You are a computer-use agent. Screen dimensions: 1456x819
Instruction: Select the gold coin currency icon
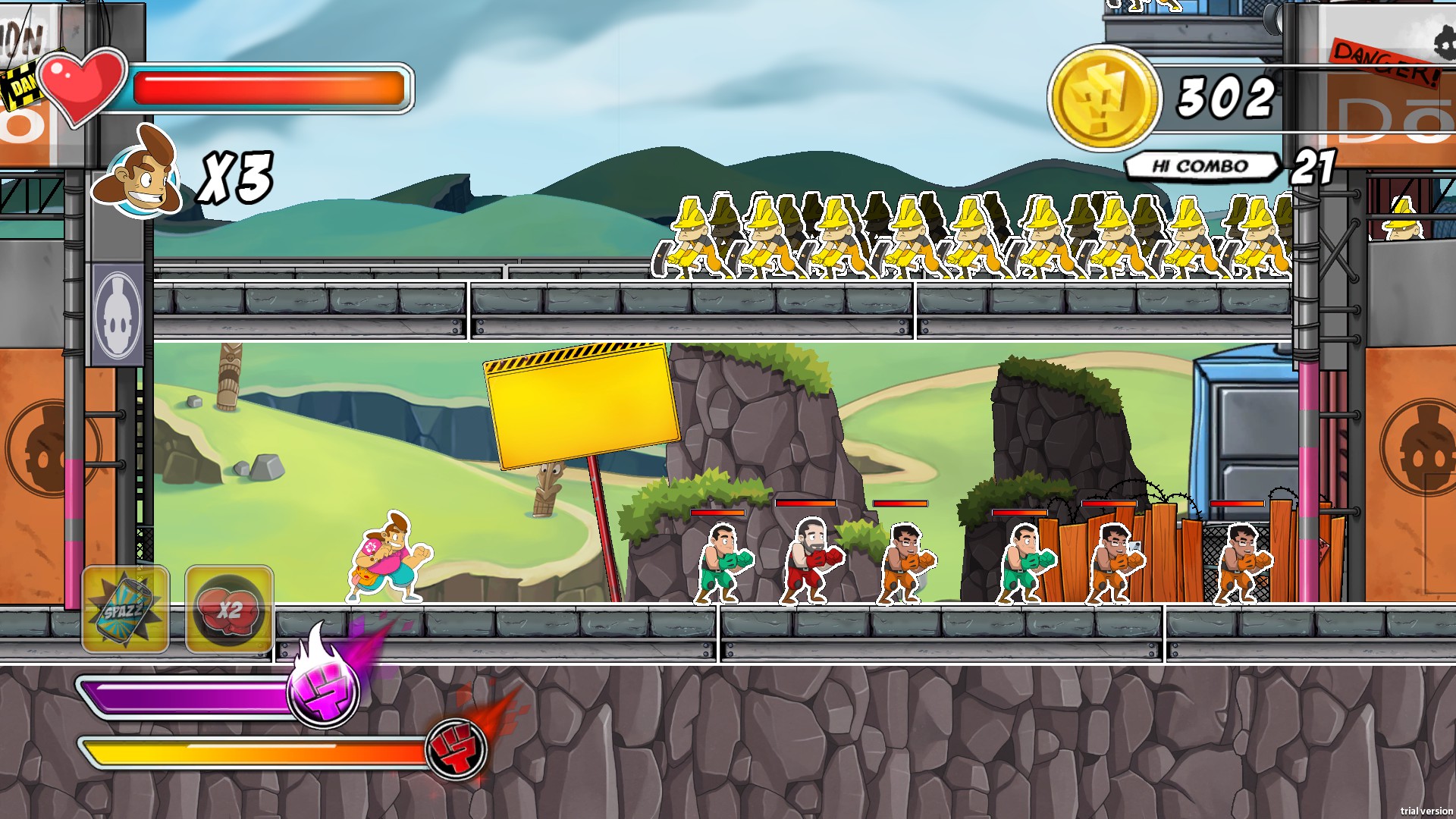(1106, 96)
